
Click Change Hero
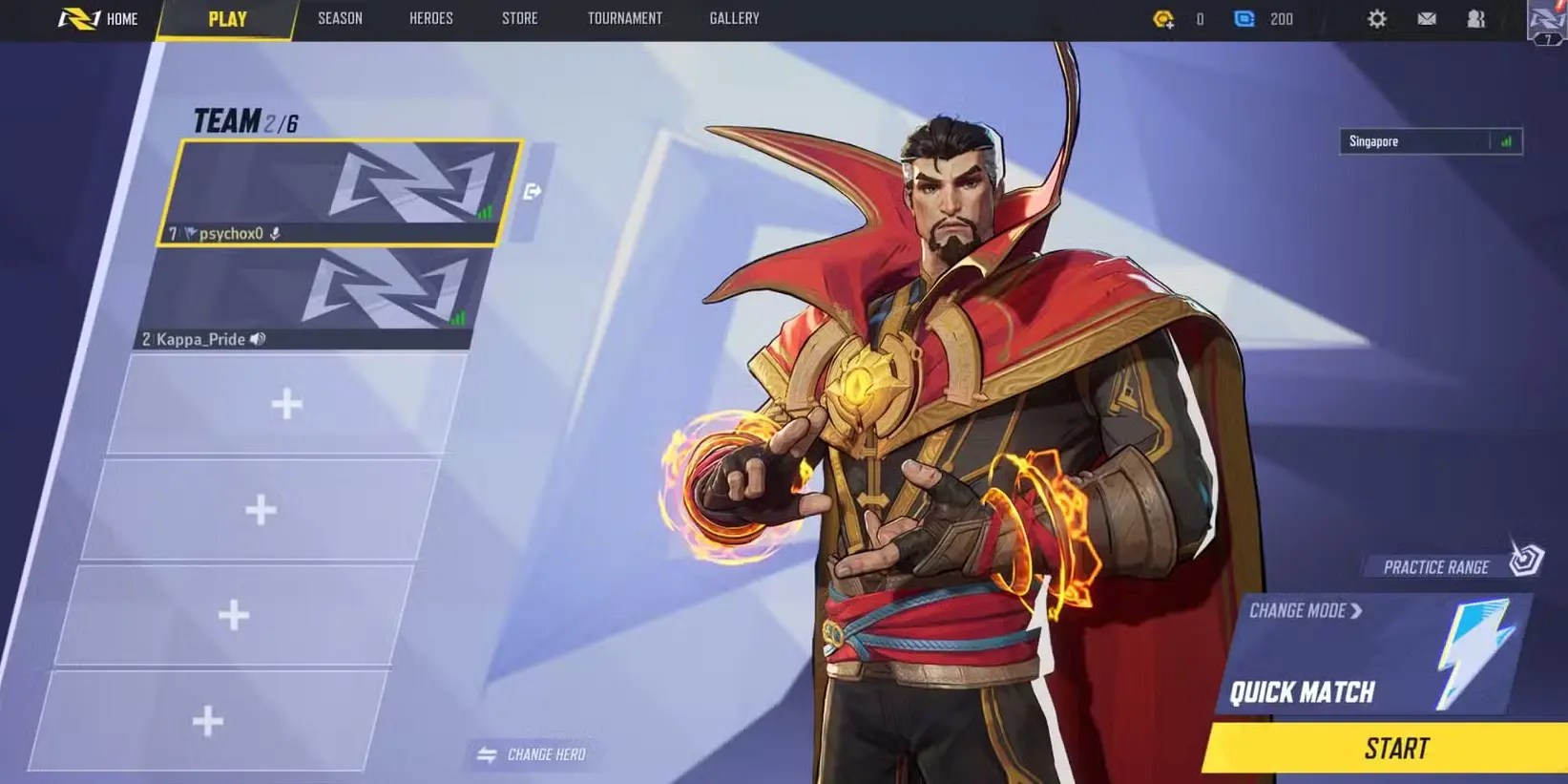(x=533, y=754)
